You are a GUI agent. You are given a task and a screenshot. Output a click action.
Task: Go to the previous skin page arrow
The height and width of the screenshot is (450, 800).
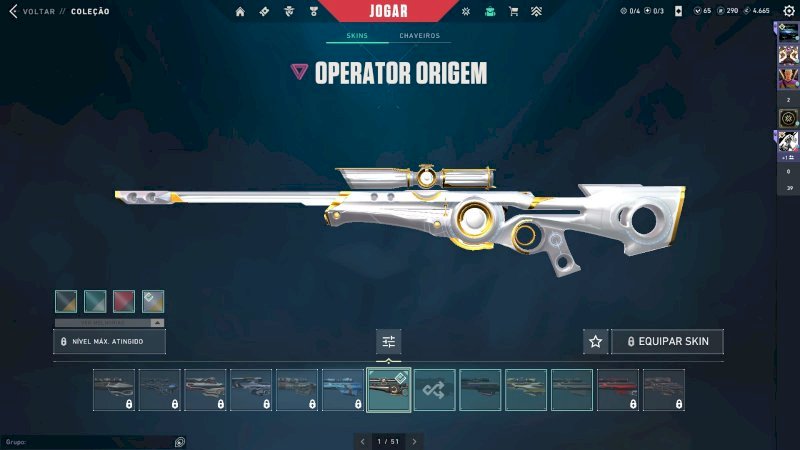(x=363, y=441)
